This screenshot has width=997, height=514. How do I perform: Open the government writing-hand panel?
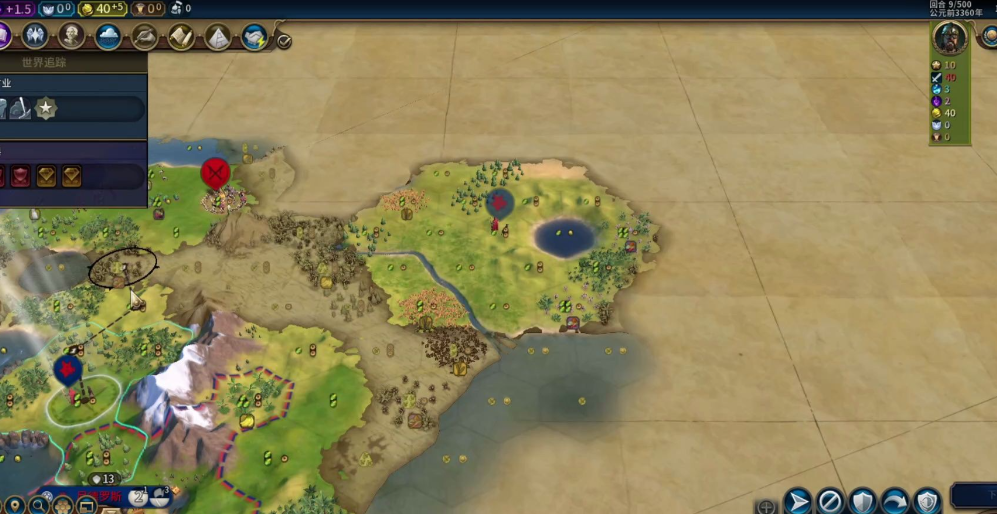(145, 37)
